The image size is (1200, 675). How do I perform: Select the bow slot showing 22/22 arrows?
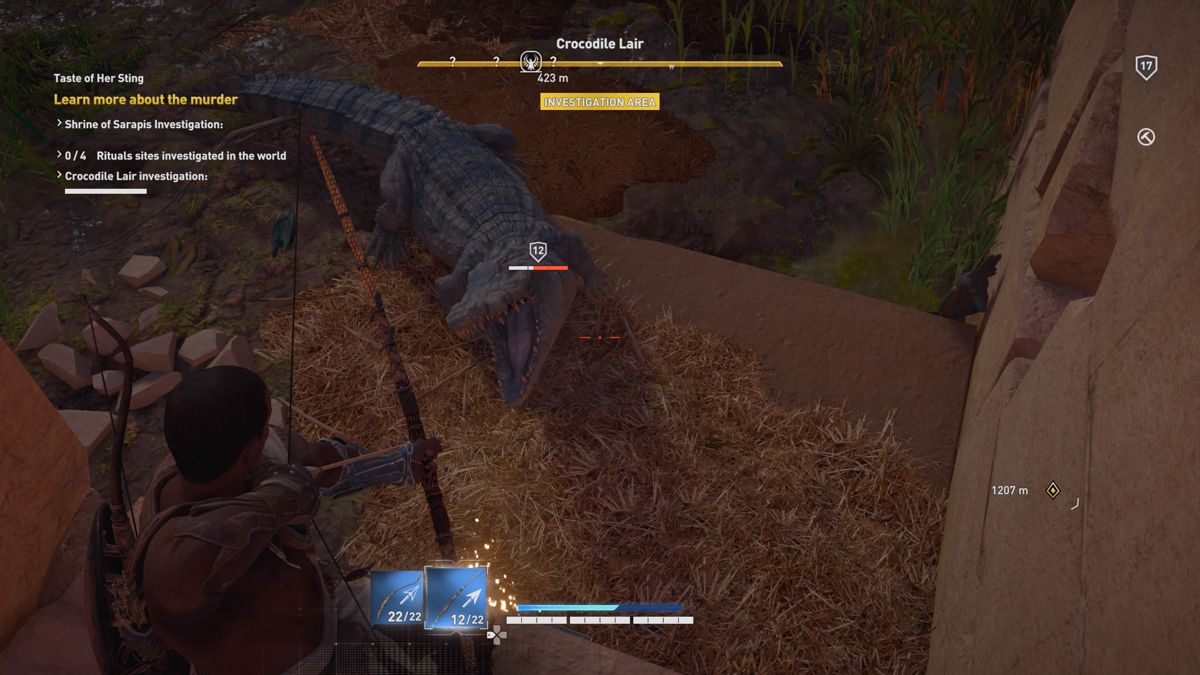(399, 599)
